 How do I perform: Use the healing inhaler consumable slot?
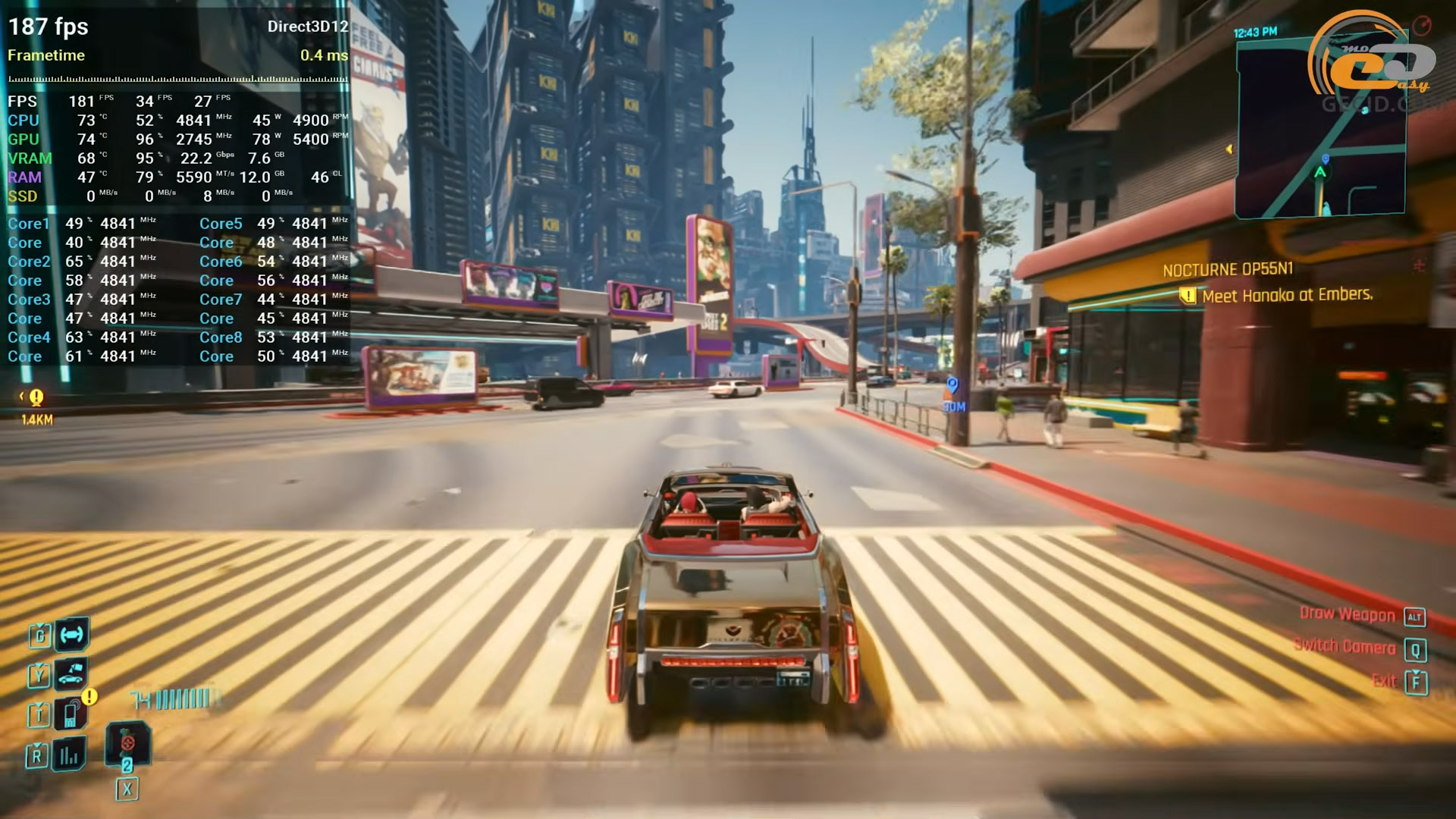(127, 743)
